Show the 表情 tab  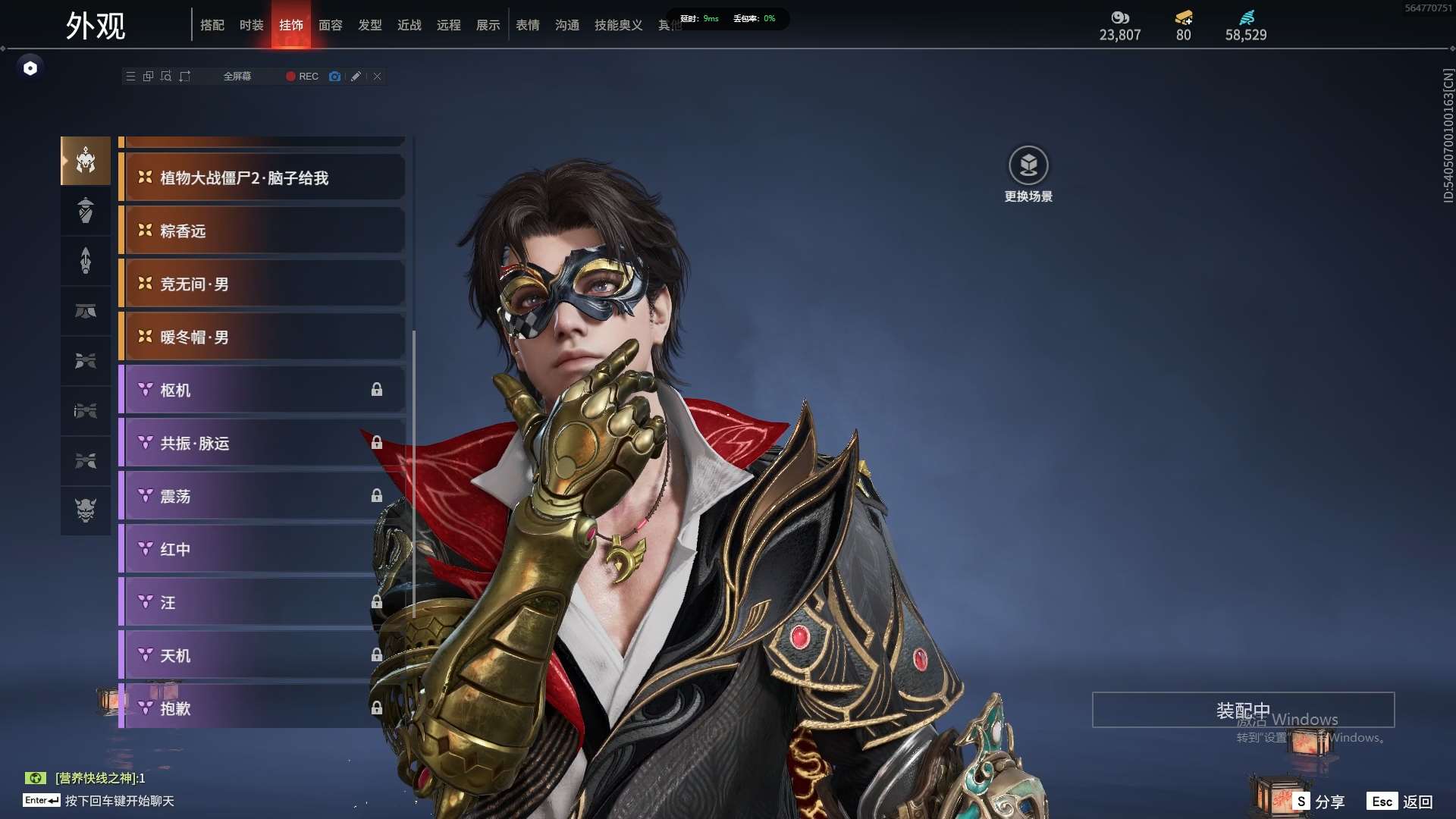[528, 25]
